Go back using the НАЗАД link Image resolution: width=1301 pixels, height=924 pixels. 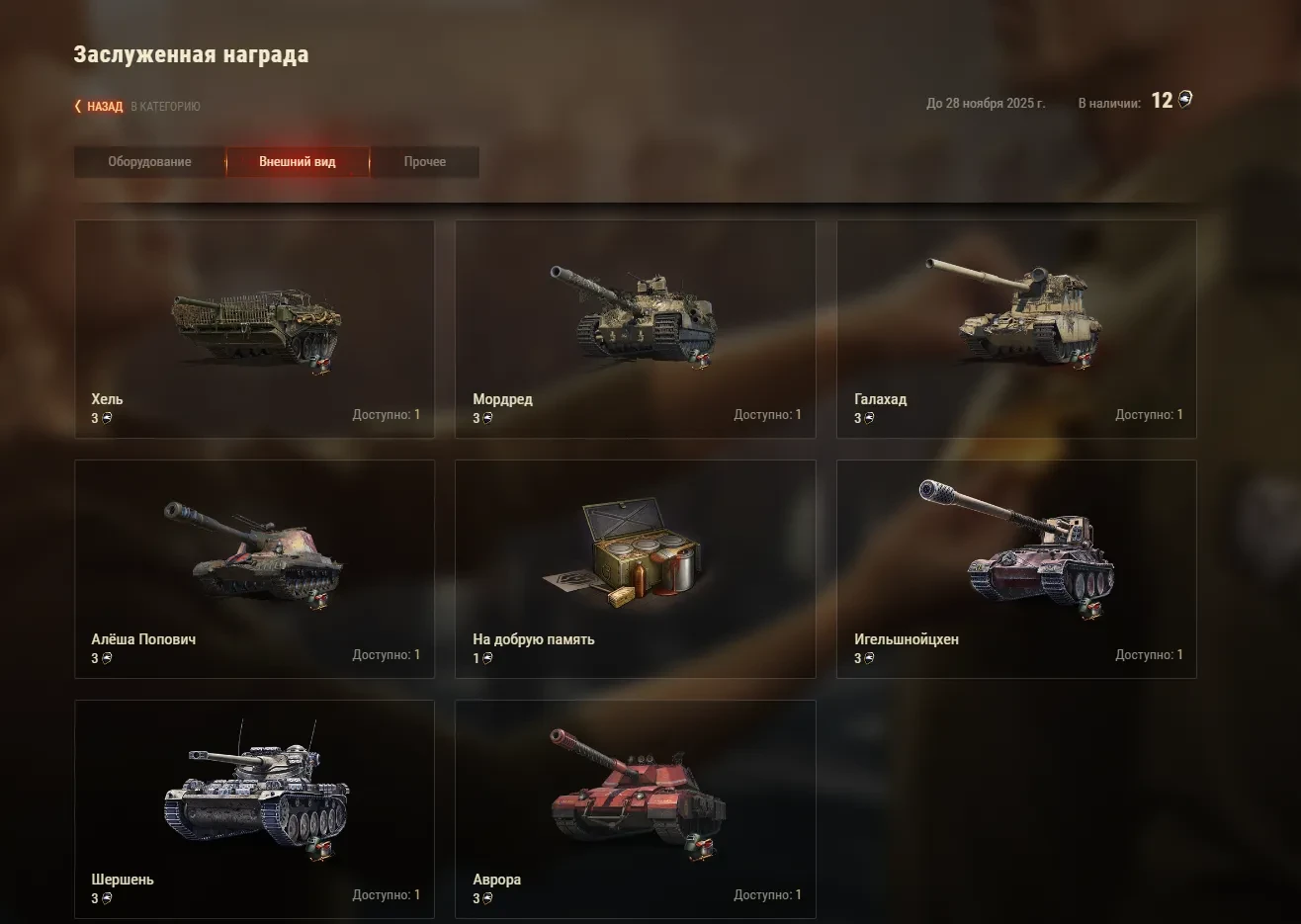(x=104, y=107)
